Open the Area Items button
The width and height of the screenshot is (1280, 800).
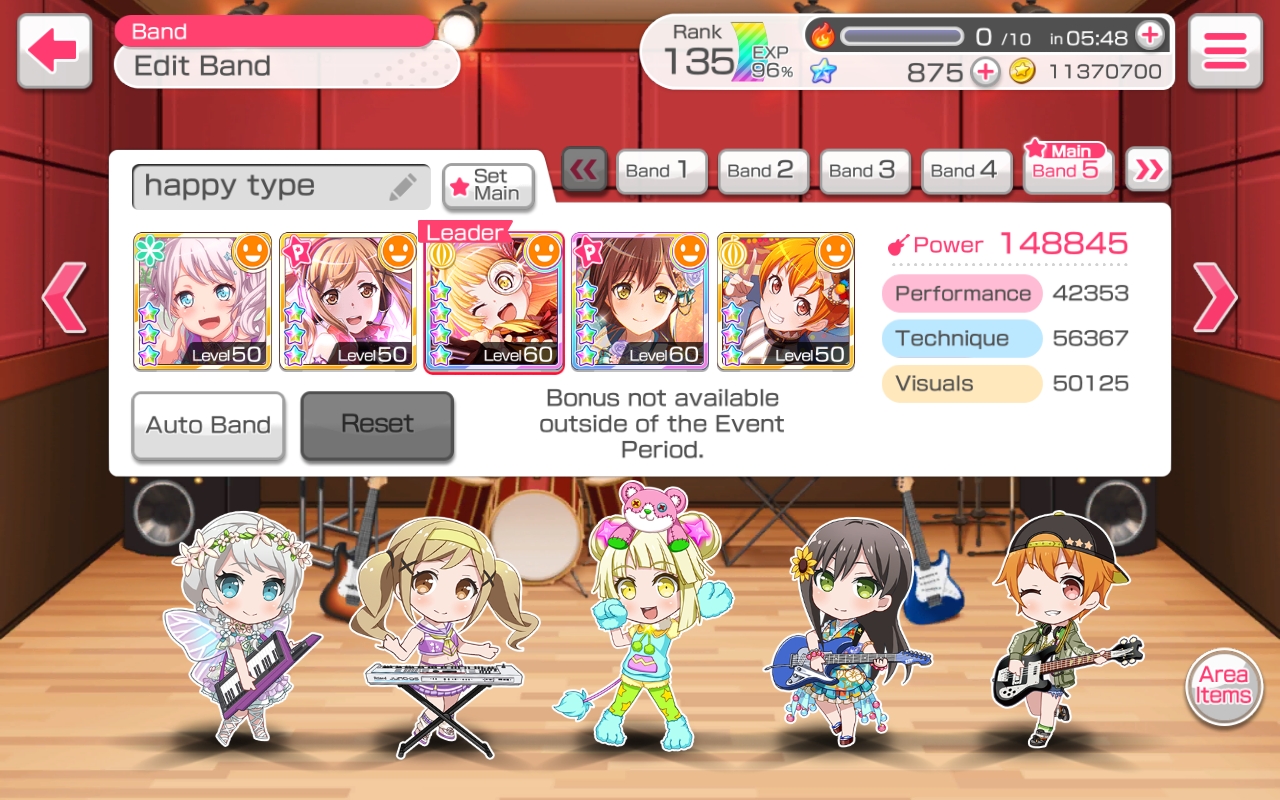[1224, 686]
